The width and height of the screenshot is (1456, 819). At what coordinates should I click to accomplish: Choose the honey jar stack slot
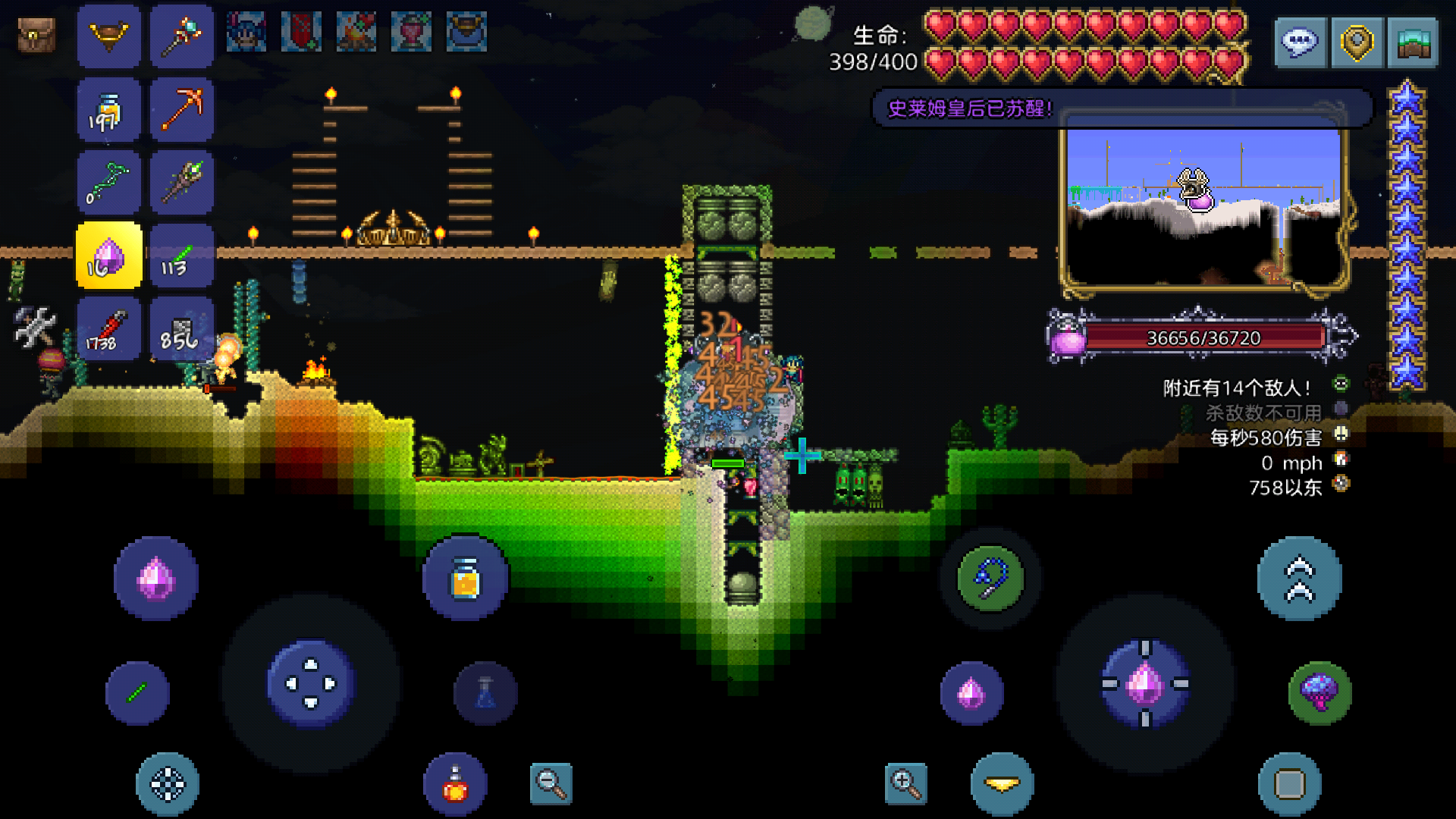coord(108,110)
